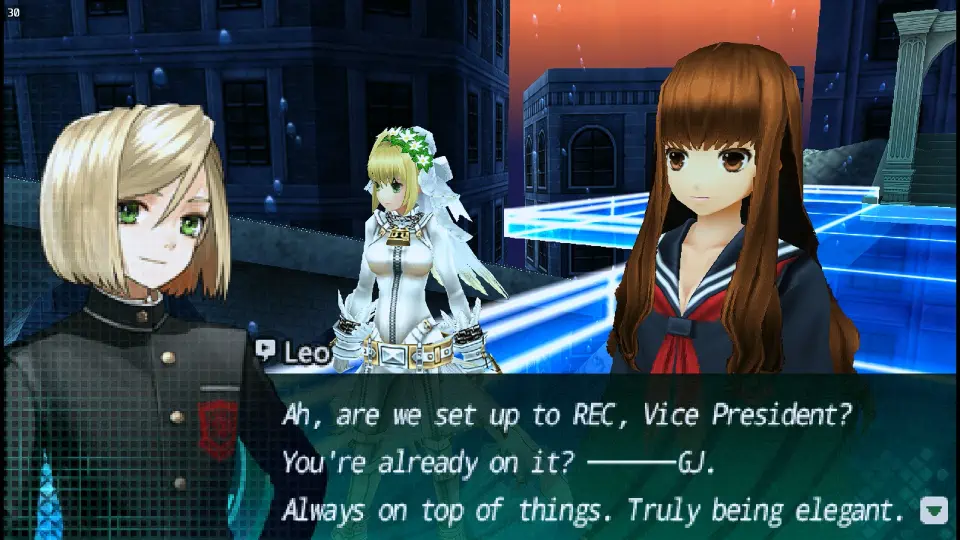Advance dialogue with the down-arrow indicator
The image size is (960, 540).
coord(933,511)
